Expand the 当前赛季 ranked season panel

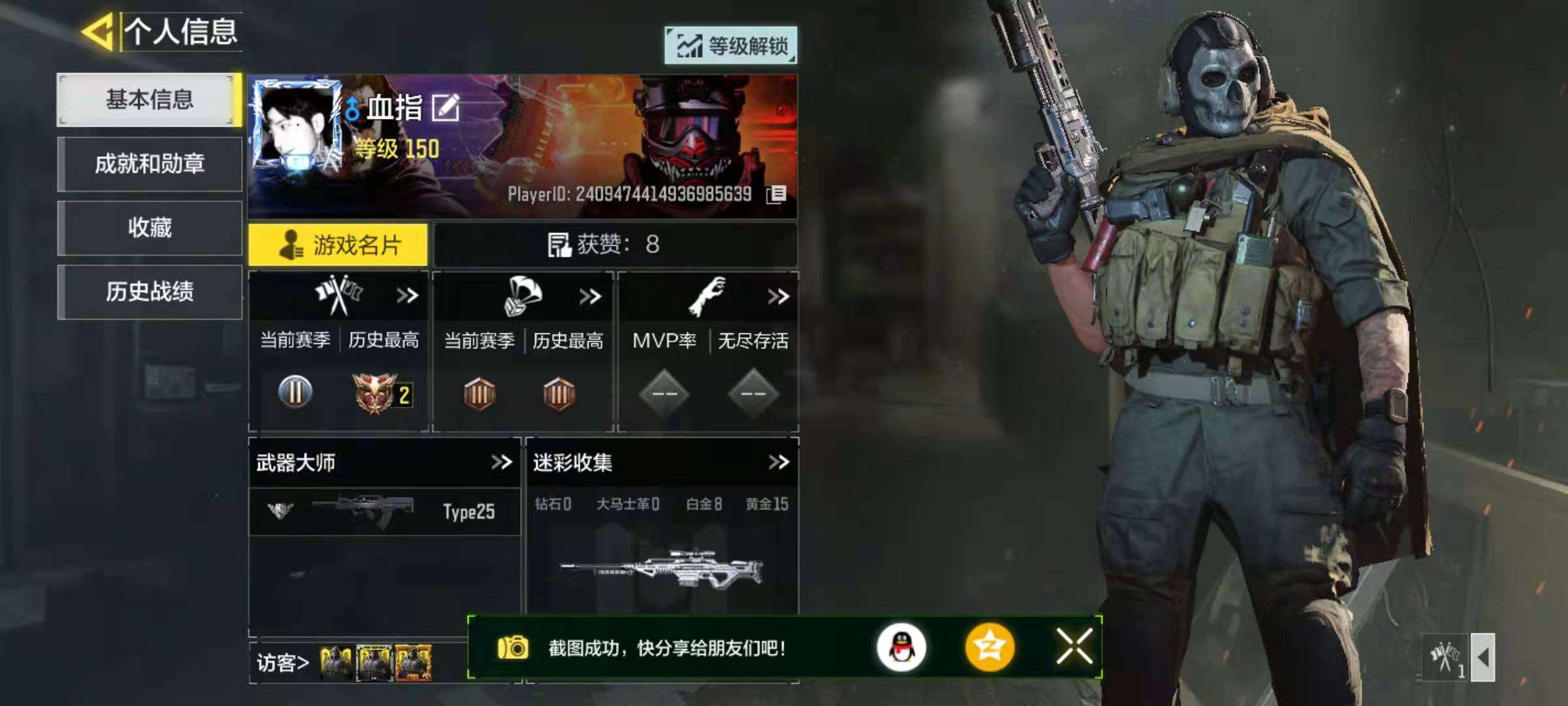tap(408, 295)
